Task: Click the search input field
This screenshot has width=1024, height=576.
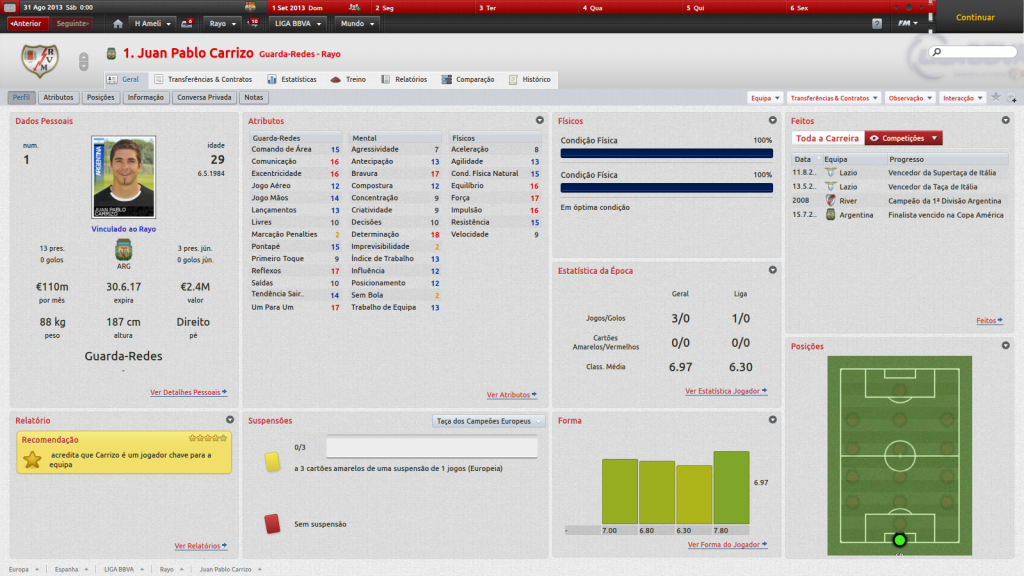Action: 976,51
